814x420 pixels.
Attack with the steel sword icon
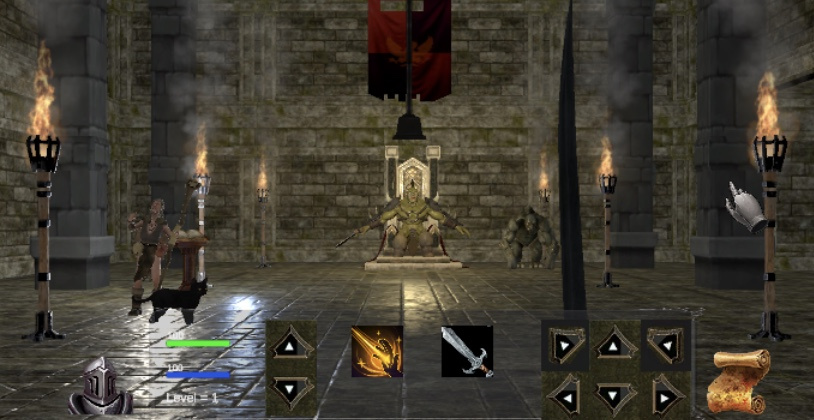(x=467, y=351)
